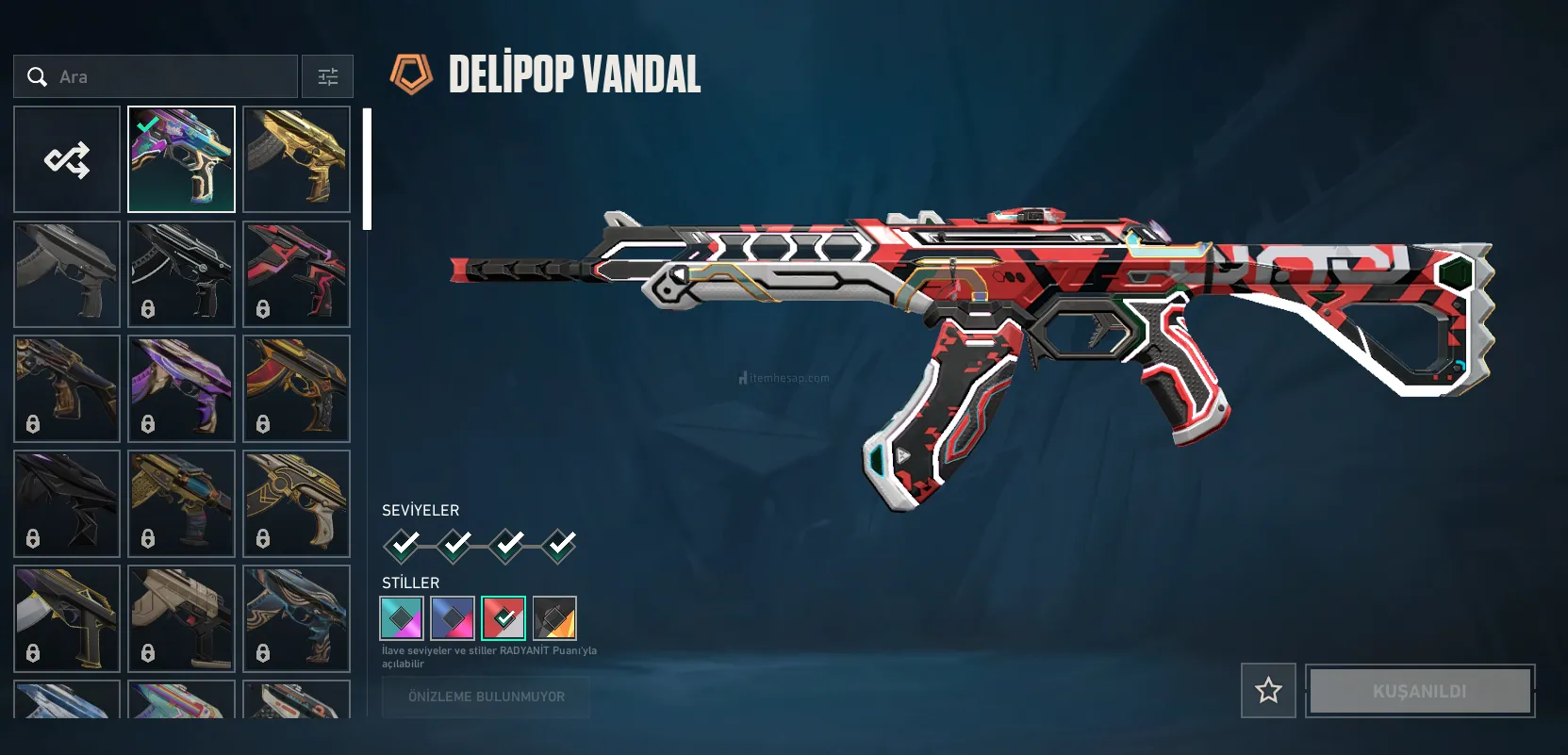Click the Önizleme Bulunmuyor preview button
This screenshot has height=755, width=1568.
click(x=486, y=697)
